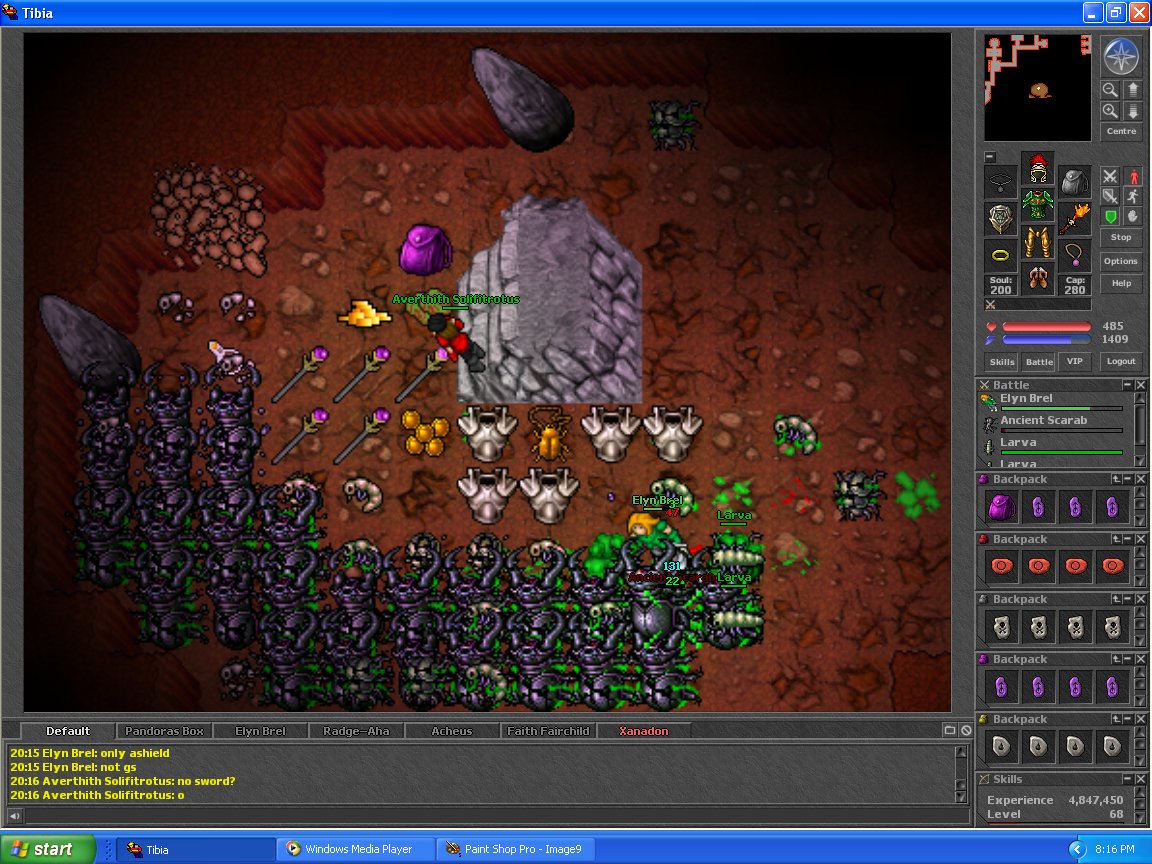Click the compass rose on minimap panel

tap(1121, 57)
